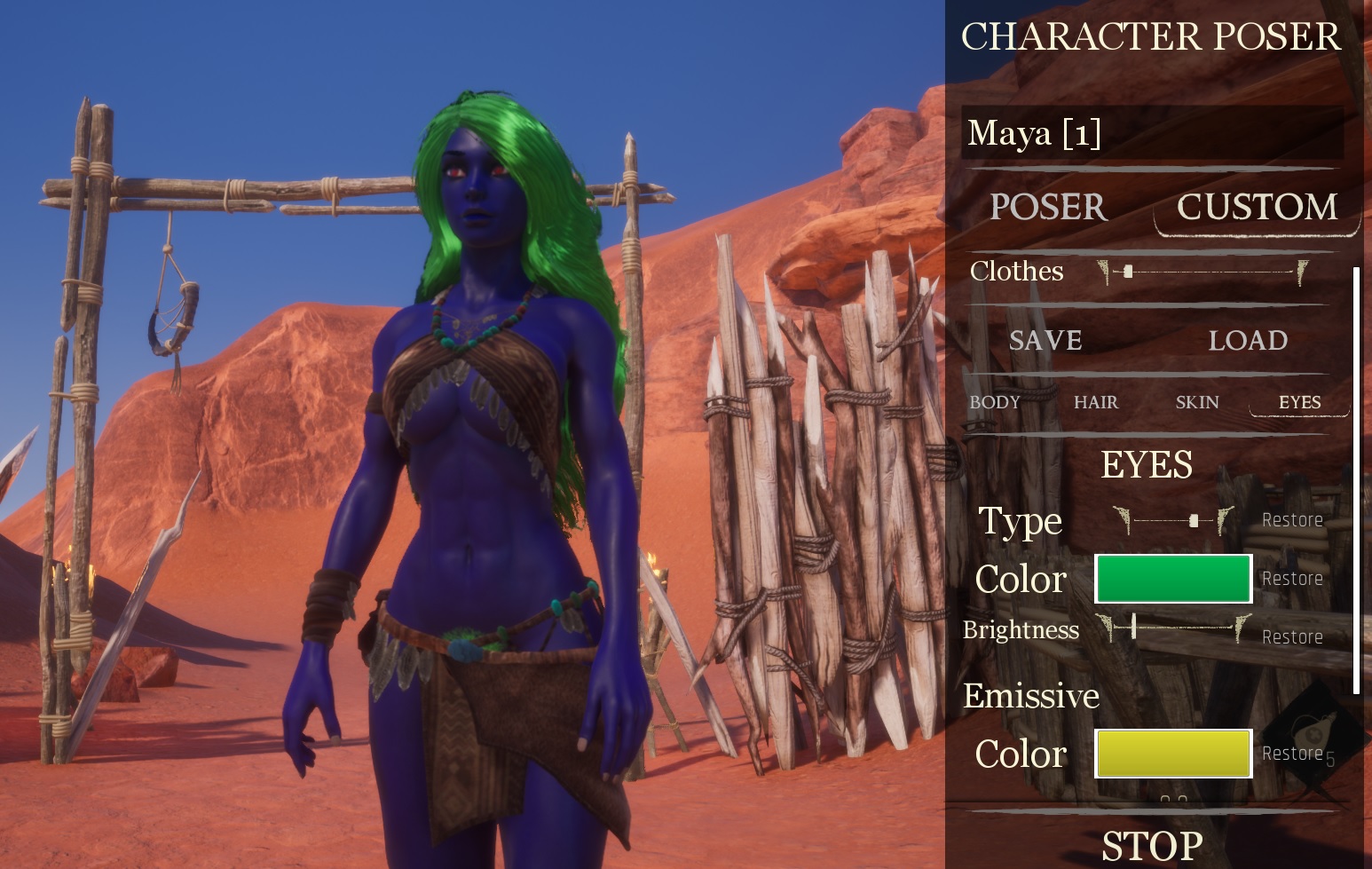Restore the Emissive Color

point(1292,754)
